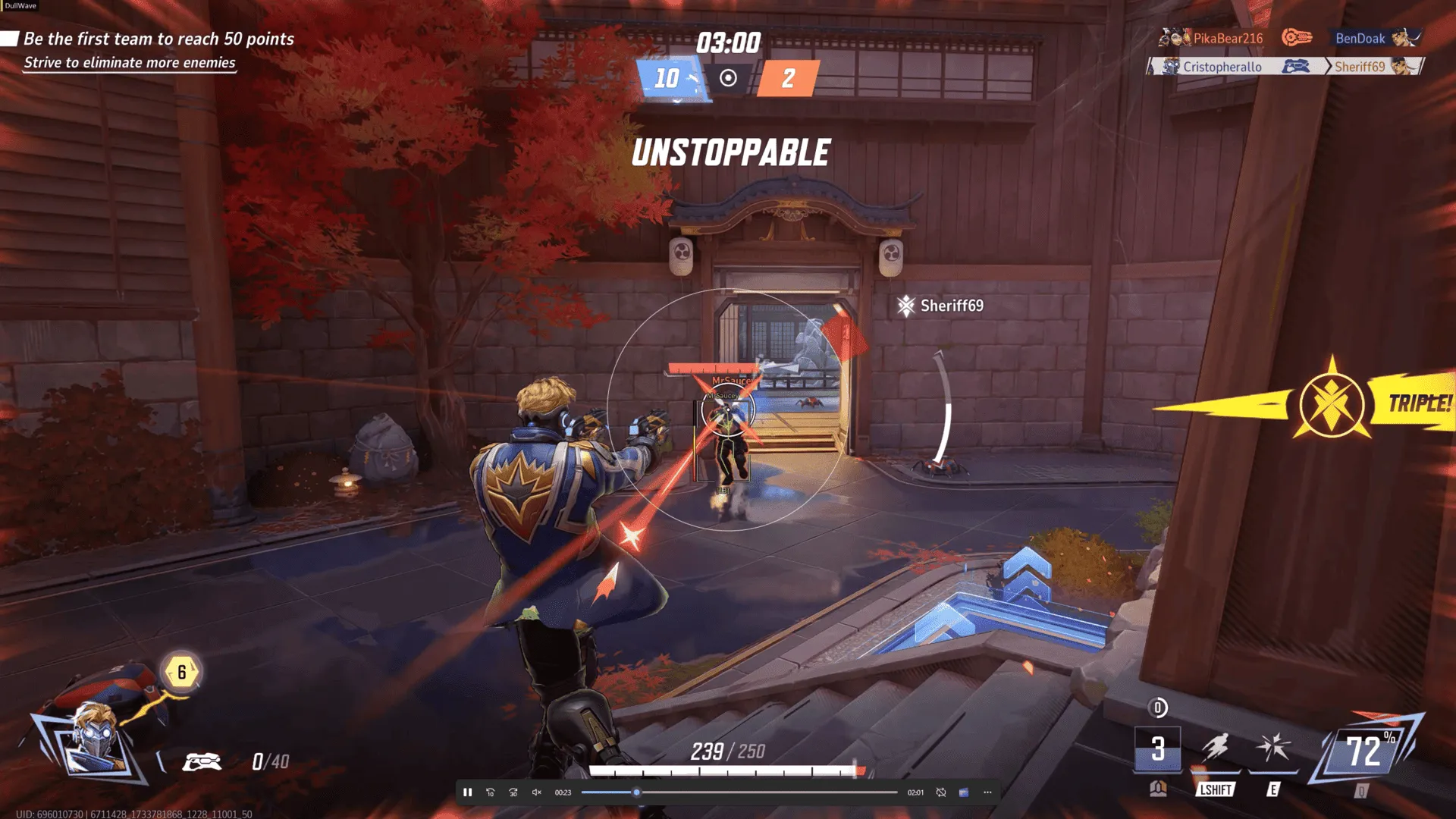Click the center objective target icon
This screenshot has height=819, width=1456.
[x=728, y=78]
